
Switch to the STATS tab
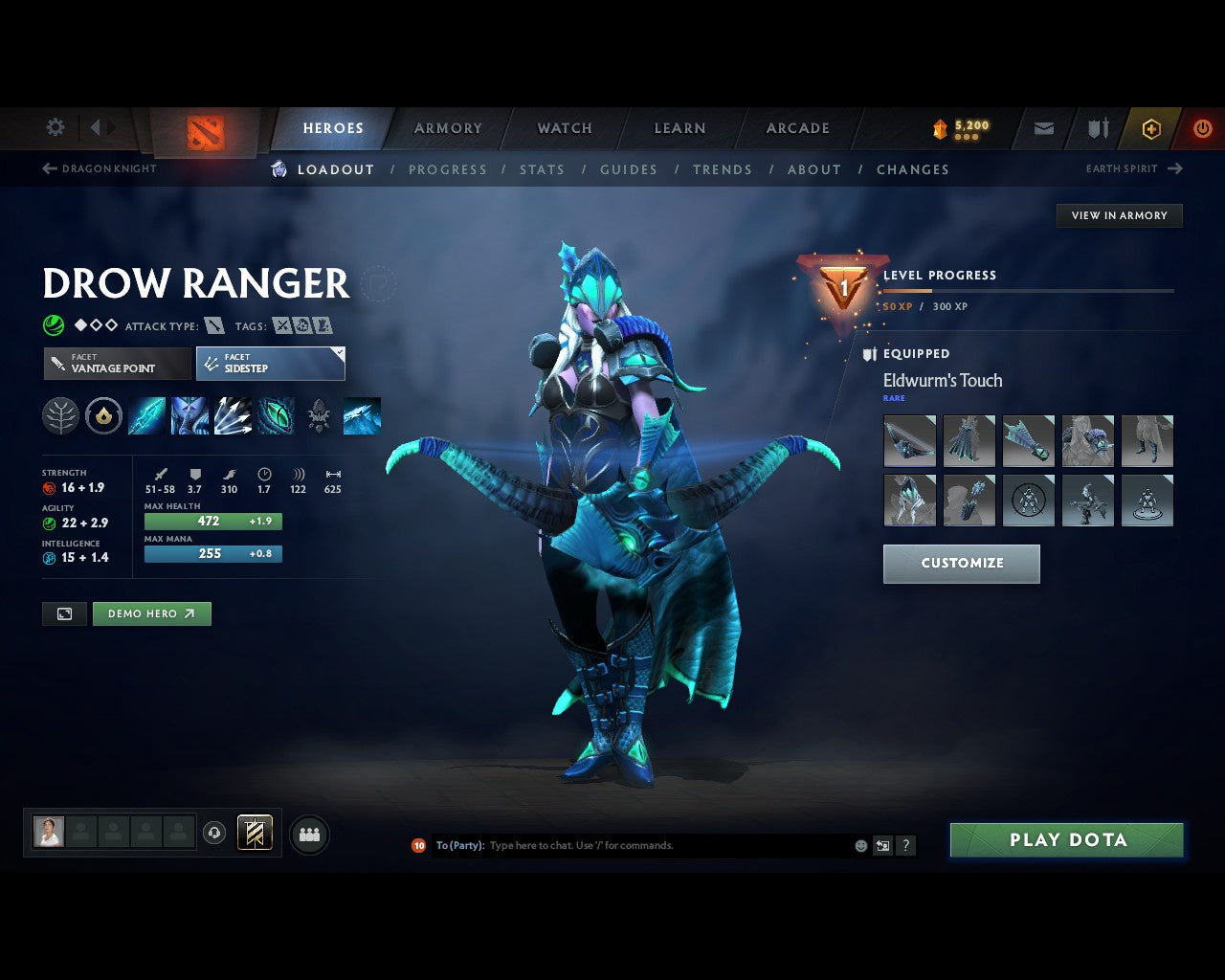tap(542, 169)
